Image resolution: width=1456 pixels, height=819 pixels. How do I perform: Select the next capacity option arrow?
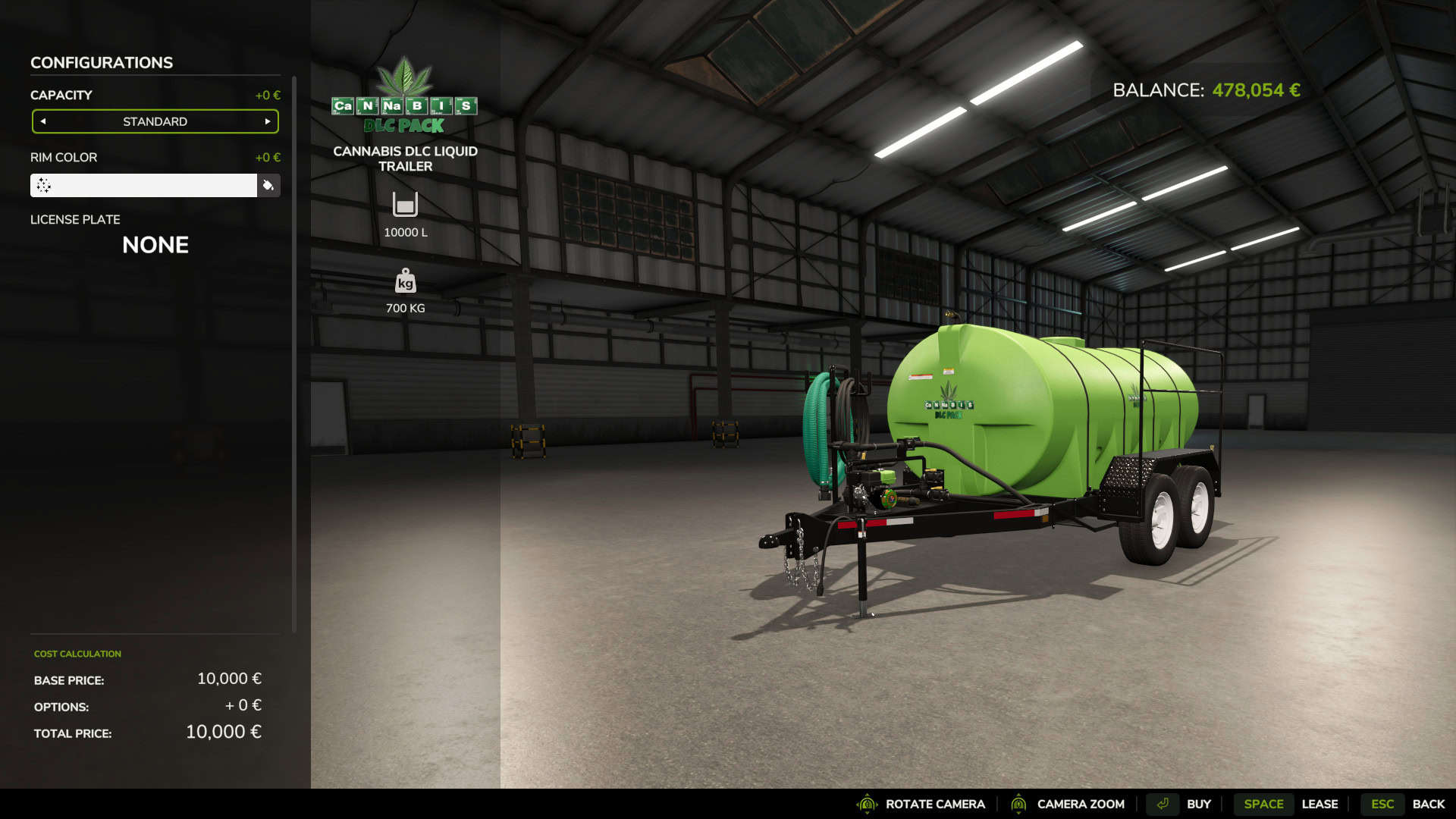pyautogui.click(x=268, y=121)
